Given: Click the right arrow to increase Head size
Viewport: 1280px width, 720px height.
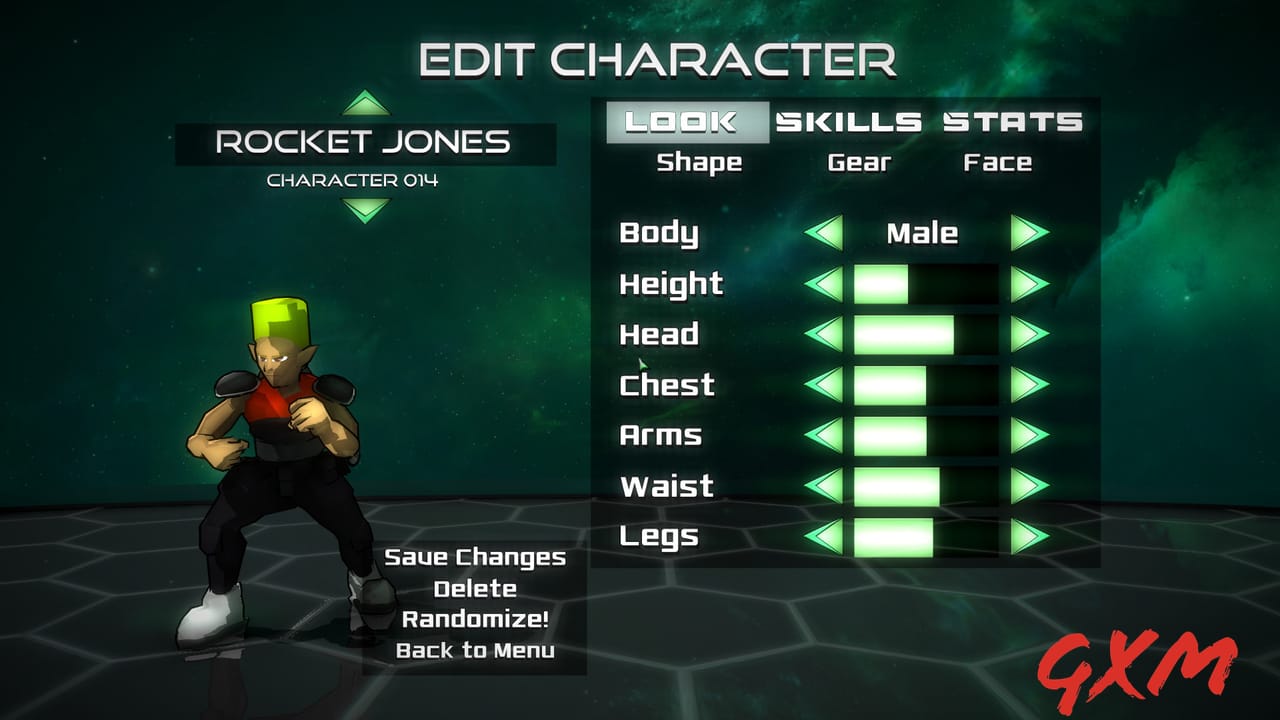Looking at the screenshot, I should tap(1030, 334).
